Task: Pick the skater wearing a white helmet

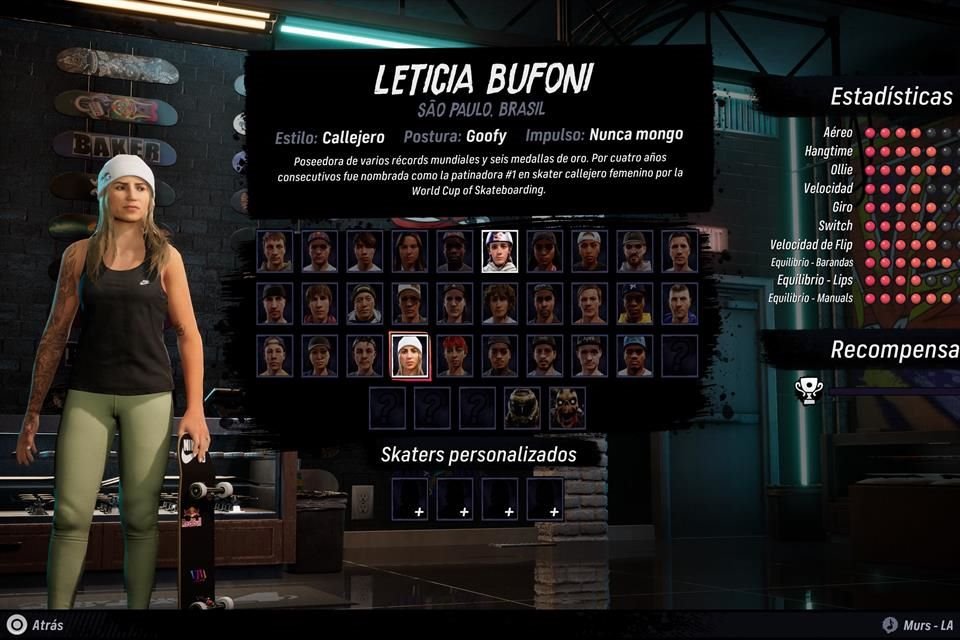Action: (x=499, y=251)
